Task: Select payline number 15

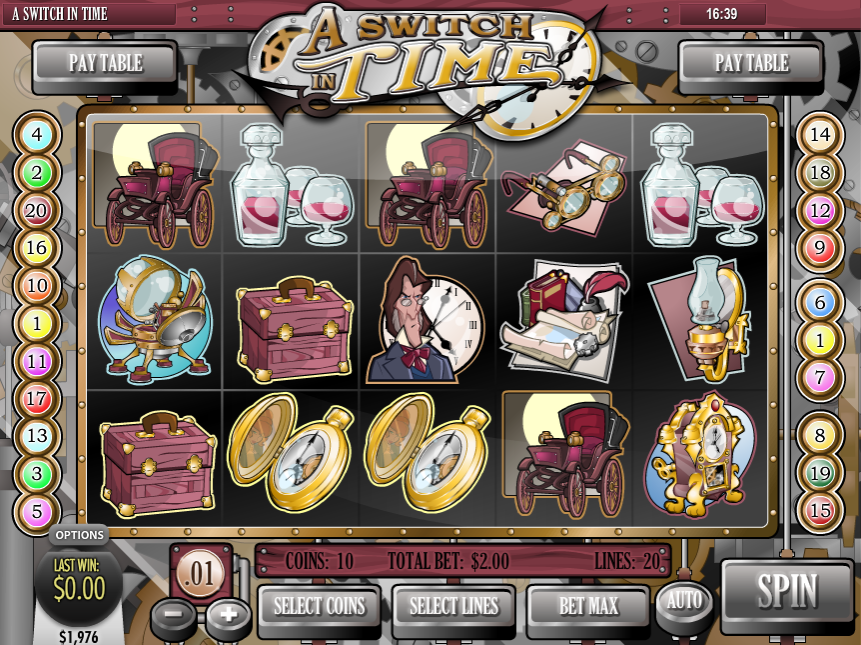Action: [820, 510]
